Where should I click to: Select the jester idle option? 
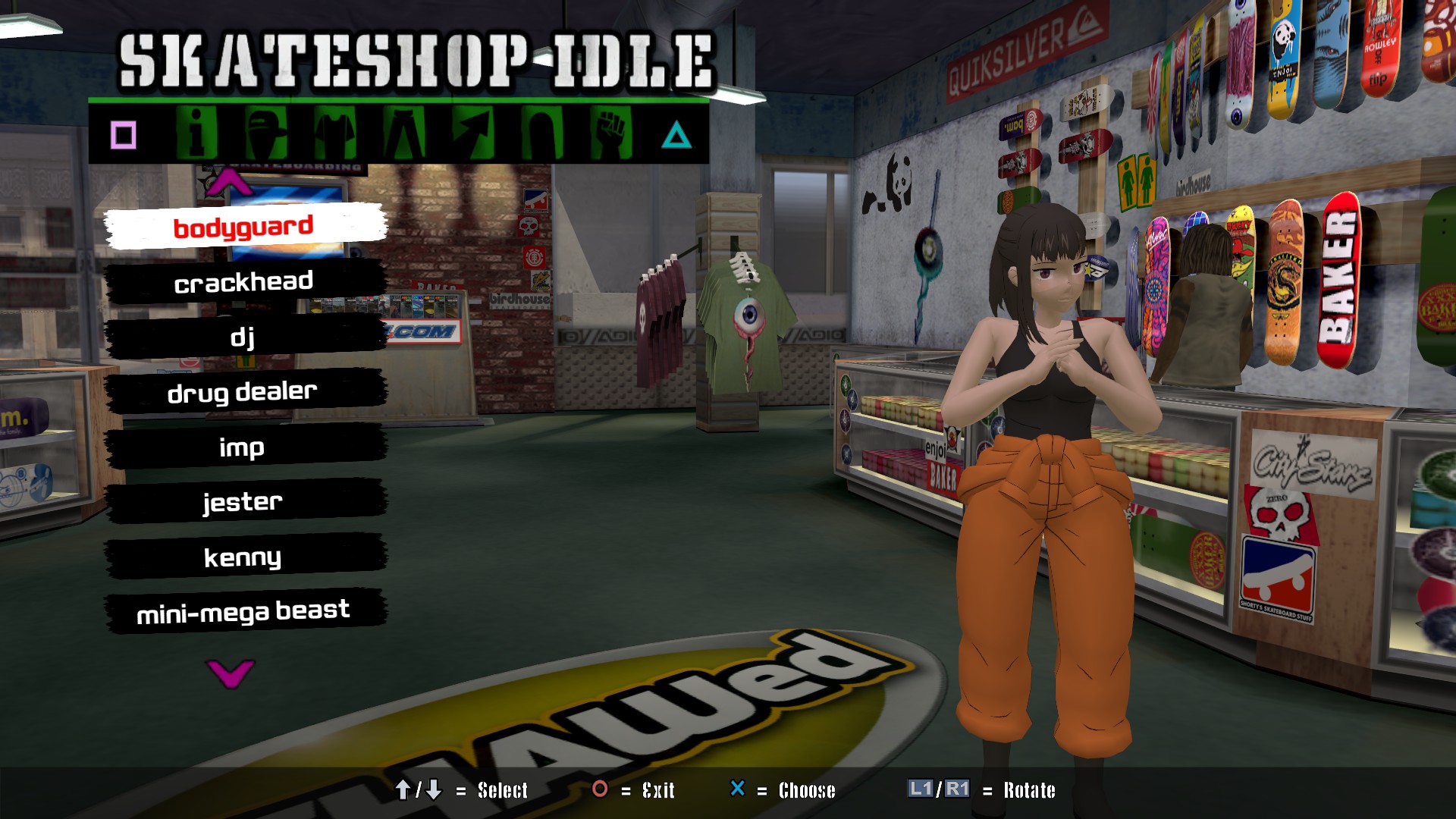coord(244,502)
